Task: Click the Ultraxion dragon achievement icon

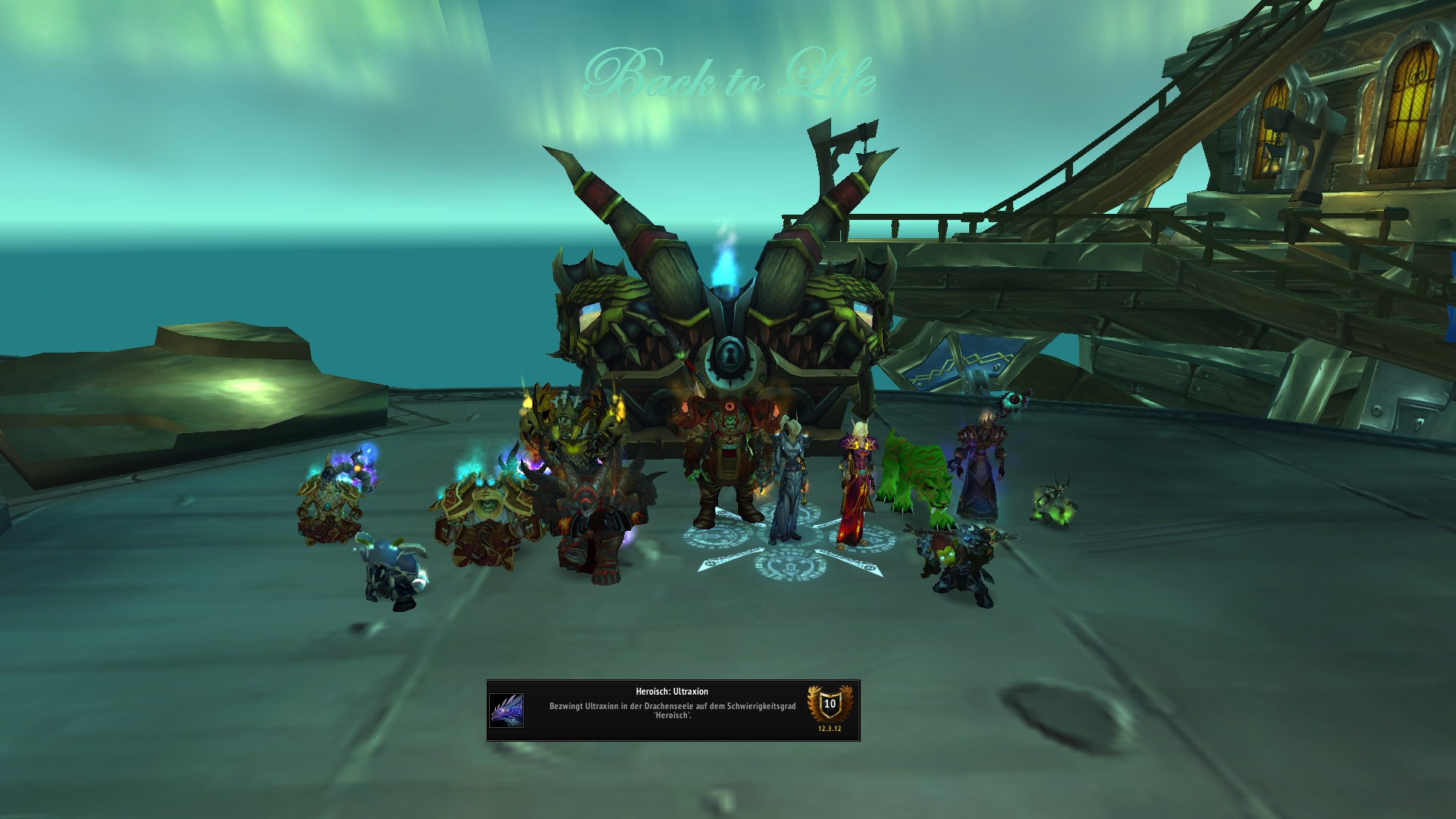Action: tap(506, 711)
